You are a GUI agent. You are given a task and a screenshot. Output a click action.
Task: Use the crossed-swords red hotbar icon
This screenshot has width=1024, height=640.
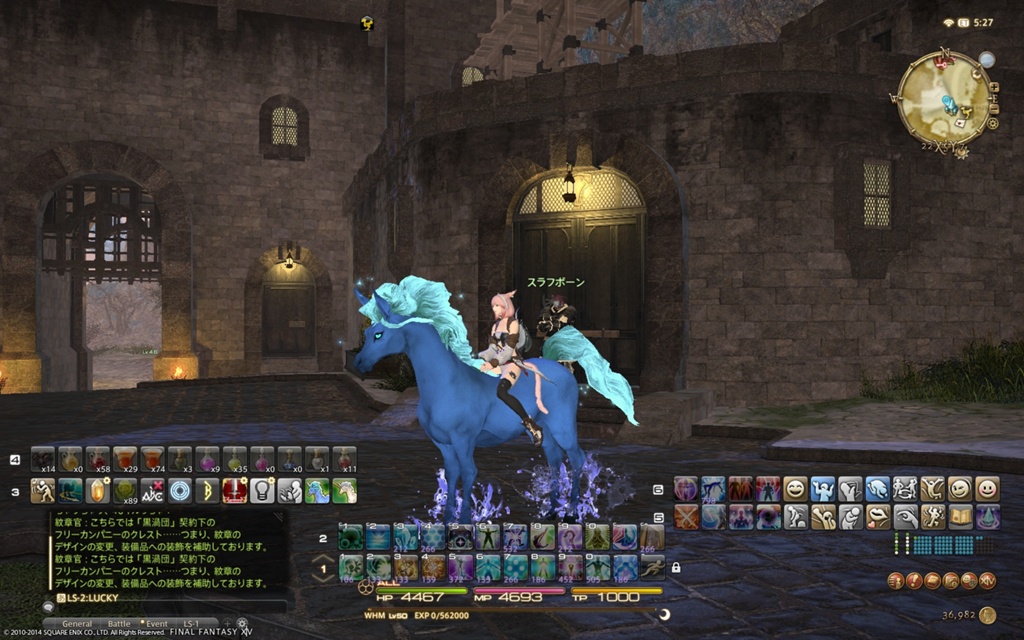[687, 516]
